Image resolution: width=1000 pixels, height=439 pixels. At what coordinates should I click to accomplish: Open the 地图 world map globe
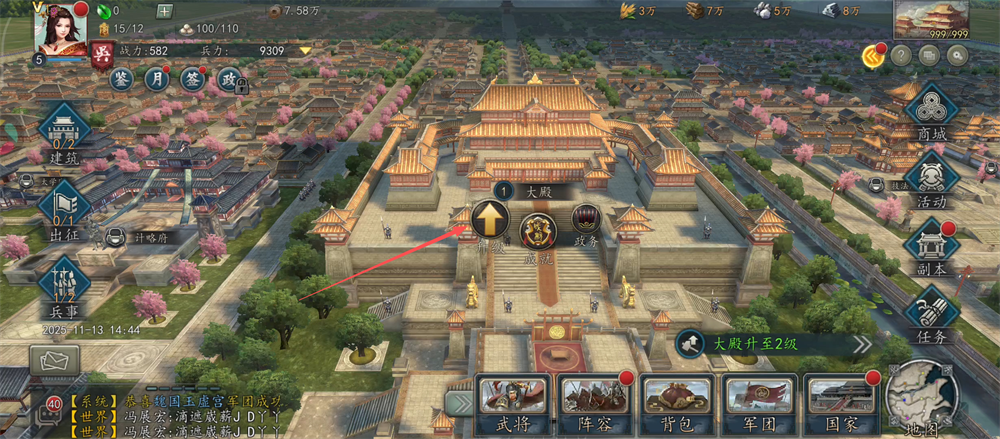(921, 400)
